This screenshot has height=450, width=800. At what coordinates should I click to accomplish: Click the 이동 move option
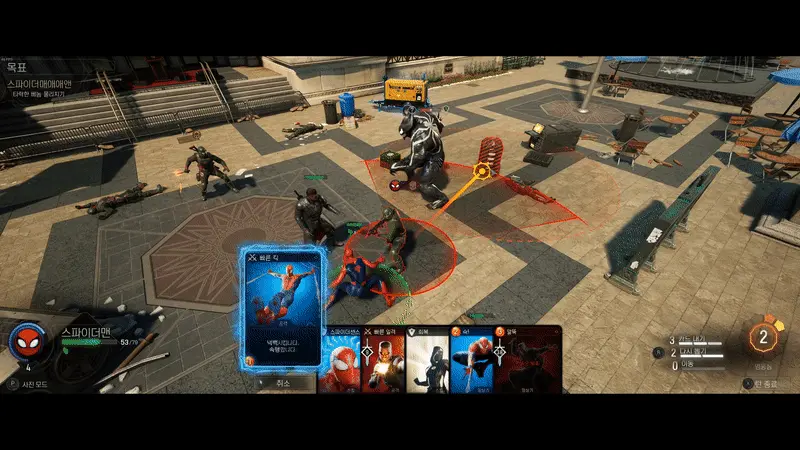pos(689,365)
